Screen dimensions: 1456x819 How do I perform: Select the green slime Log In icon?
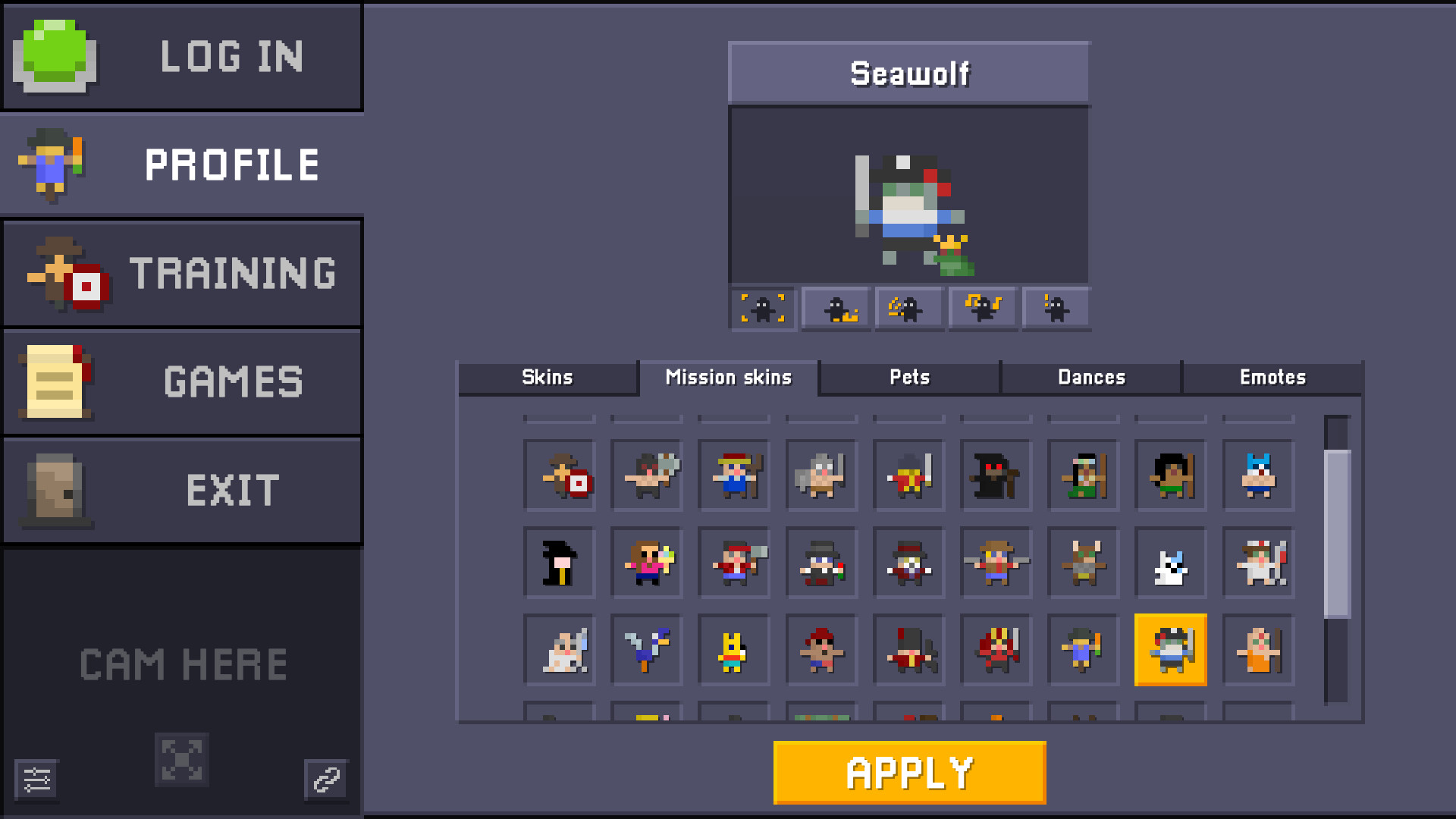point(53,56)
